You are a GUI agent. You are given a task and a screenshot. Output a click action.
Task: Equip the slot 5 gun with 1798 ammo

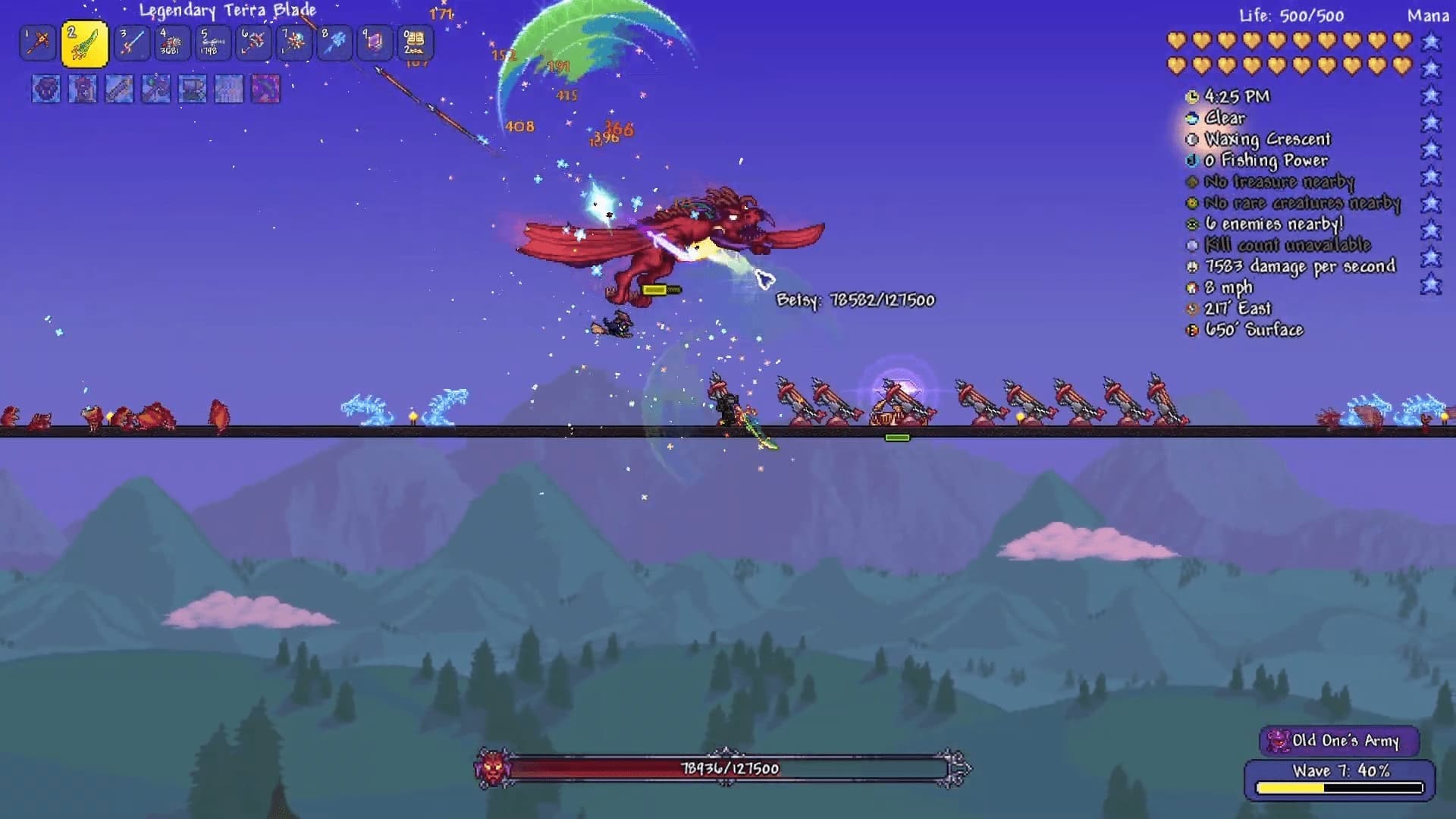[x=212, y=42]
